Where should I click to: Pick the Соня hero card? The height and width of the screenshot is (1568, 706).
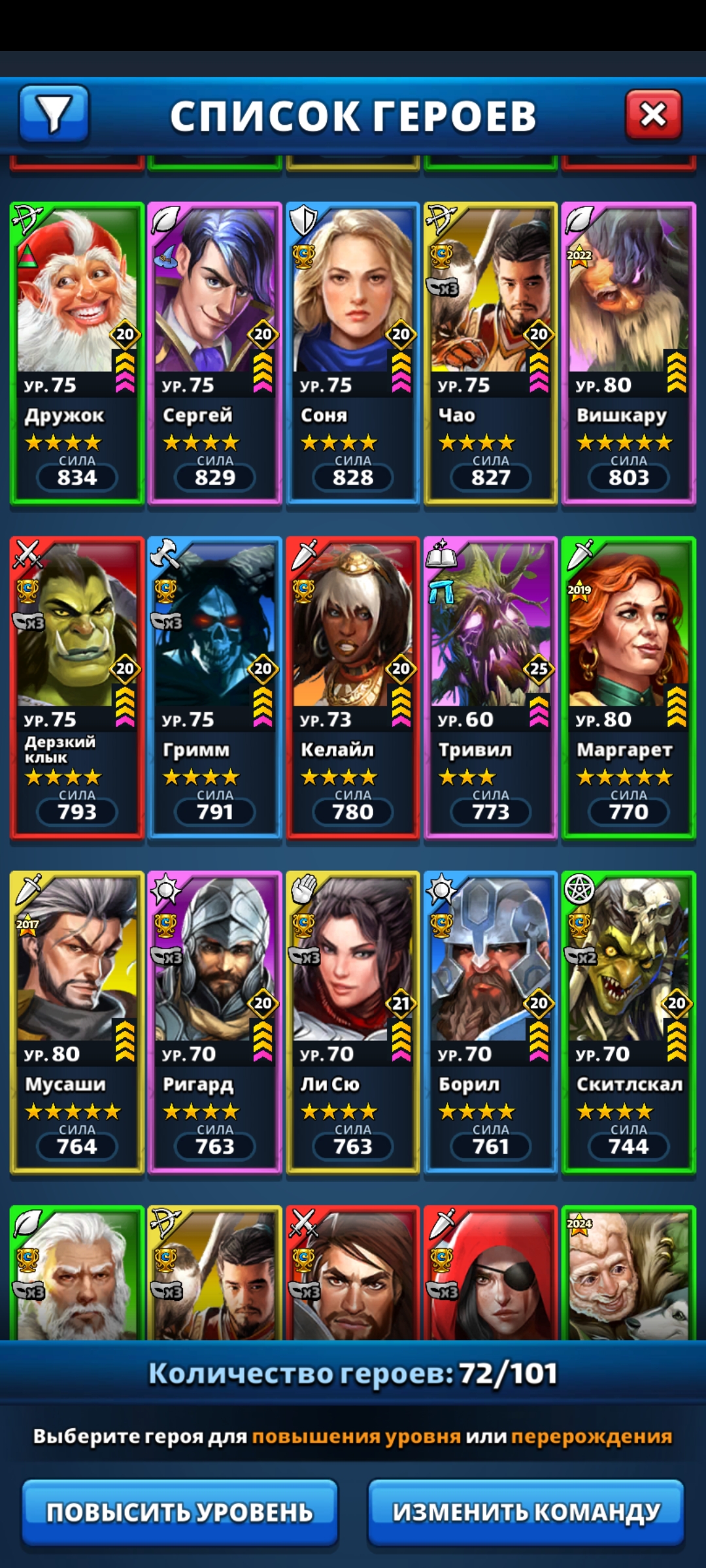pos(353,353)
